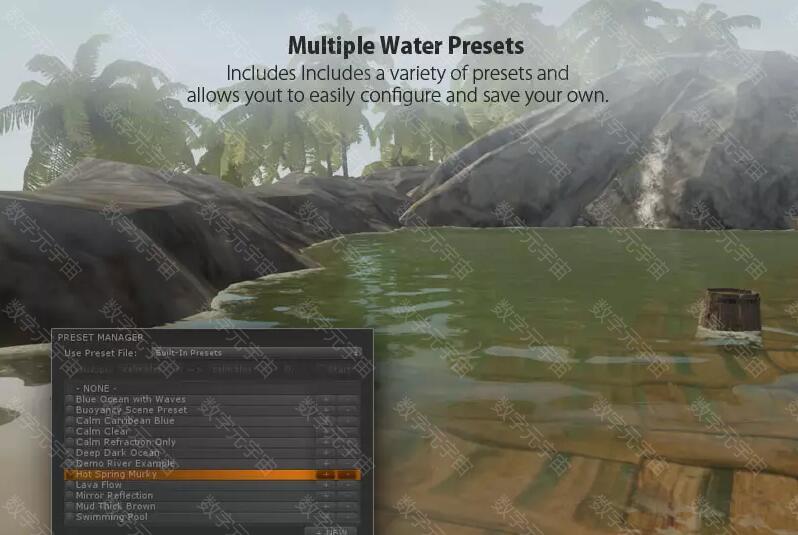Select the Buoyancy Scene Preset row
This screenshot has height=535, width=798.
pos(131,410)
